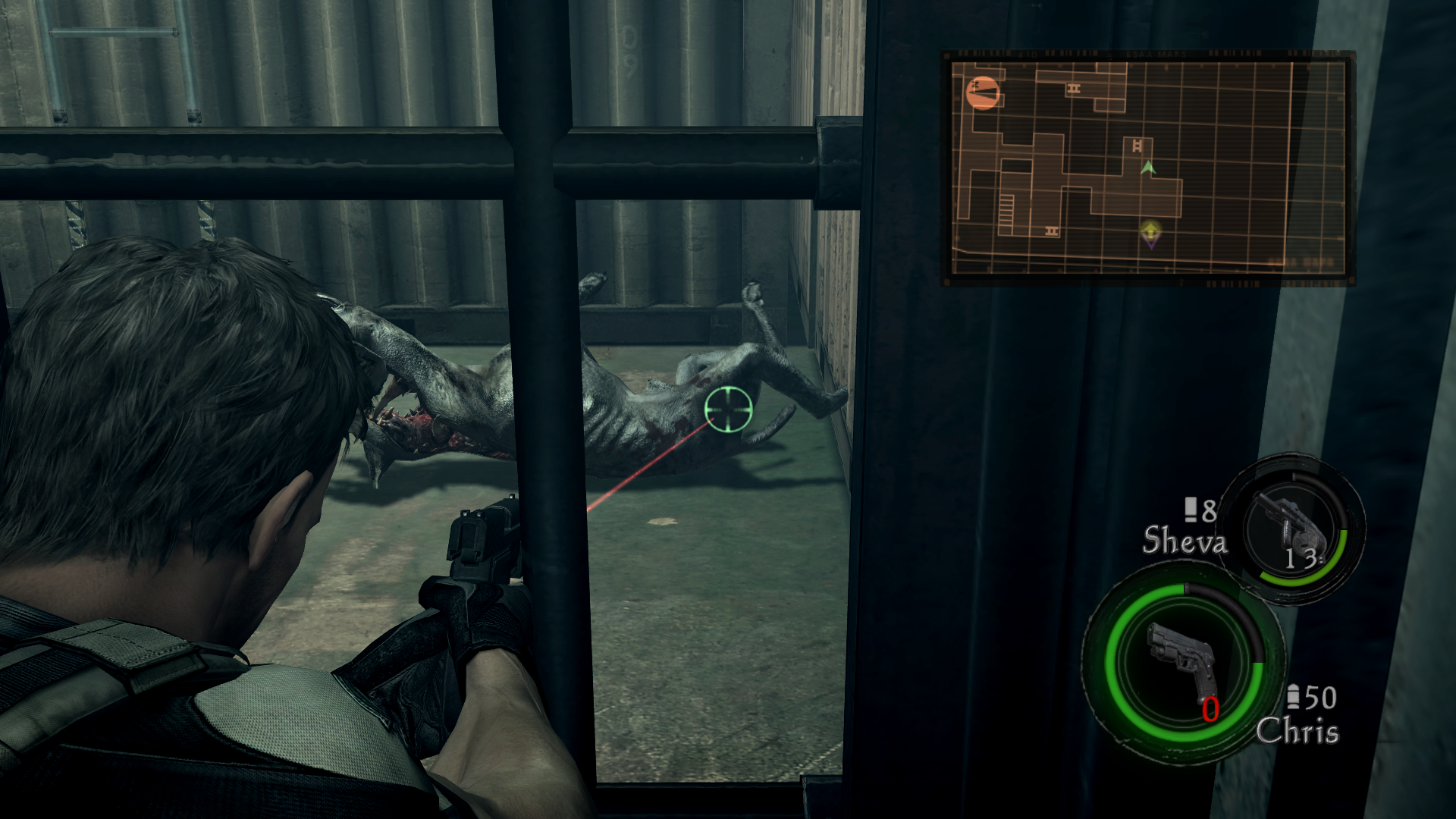Click the minimap panel
Image resolution: width=1456 pixels, height=819 pixels.
[1148, 168]
